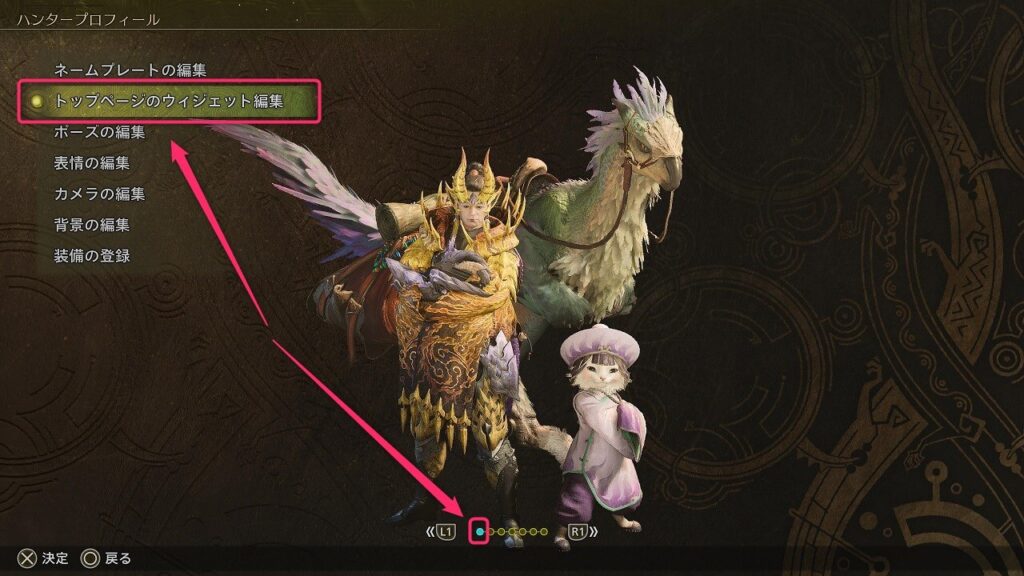Select トップページのウィジェット編集 option
Viewport: 1024px width, 576px height.
pos(168,101)
